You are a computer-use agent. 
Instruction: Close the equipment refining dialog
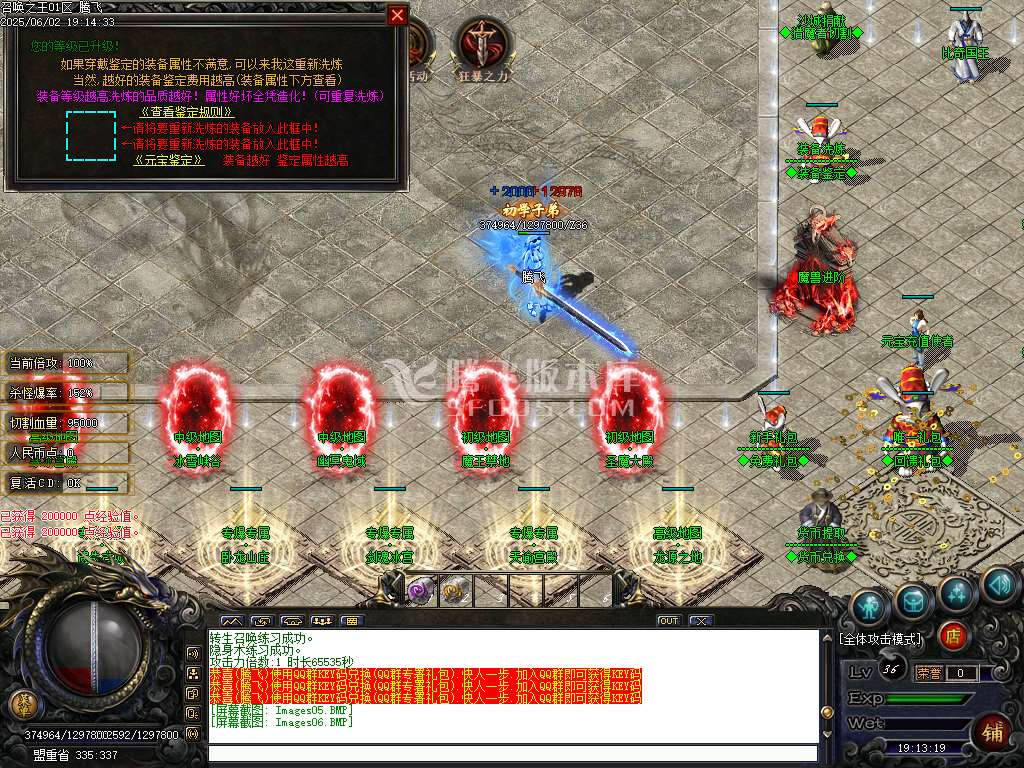[397, 16]
